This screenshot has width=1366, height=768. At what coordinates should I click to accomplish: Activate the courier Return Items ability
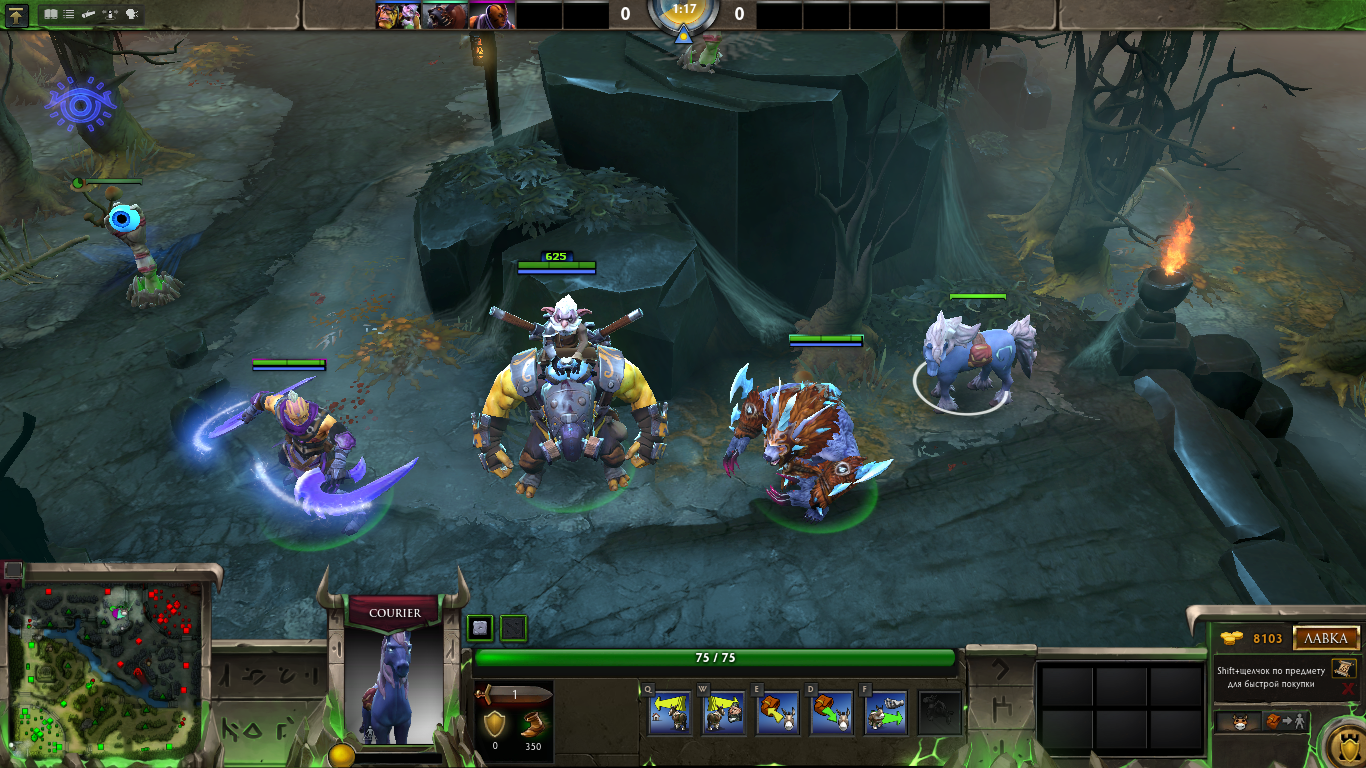click(x=777, y=712)
